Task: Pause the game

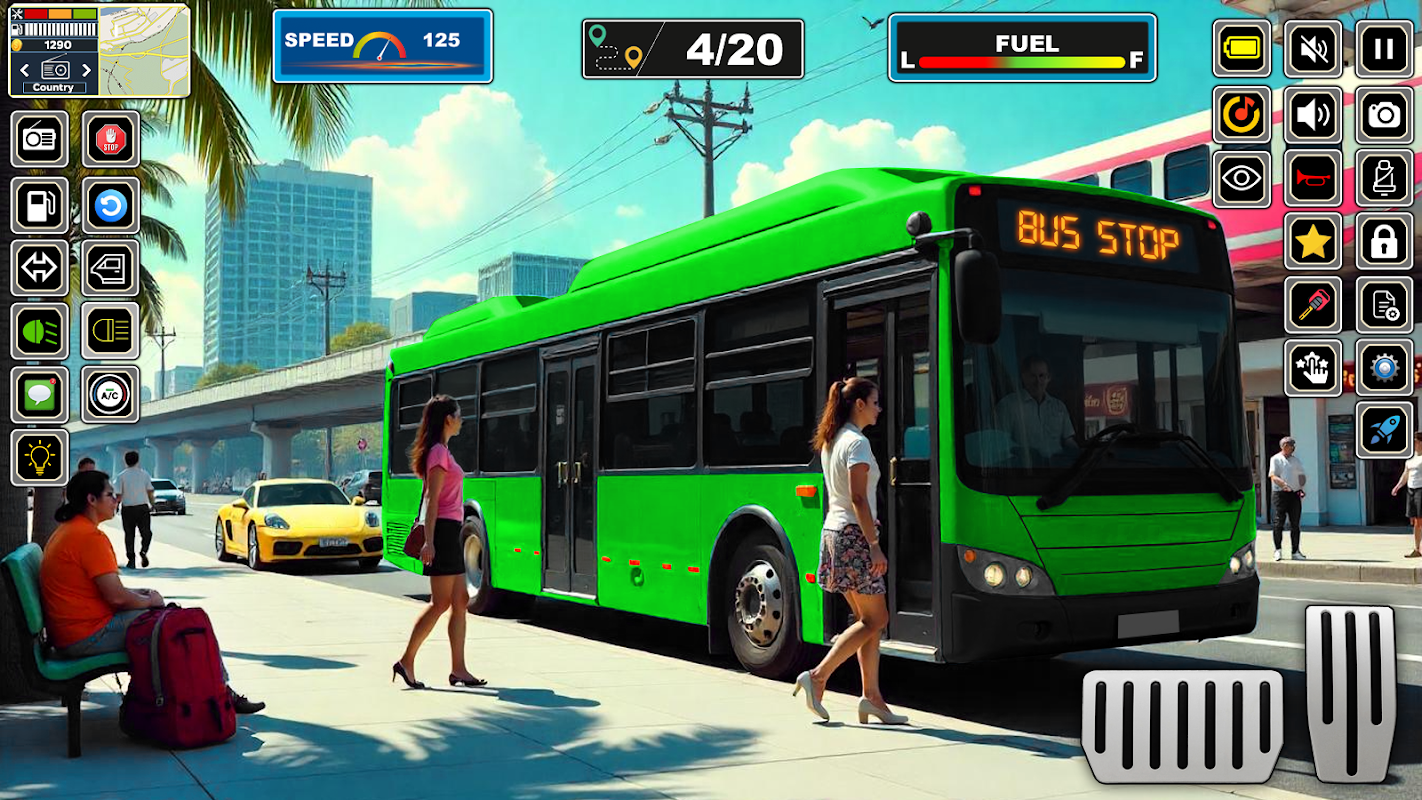Action: [x=1384, y=49]
